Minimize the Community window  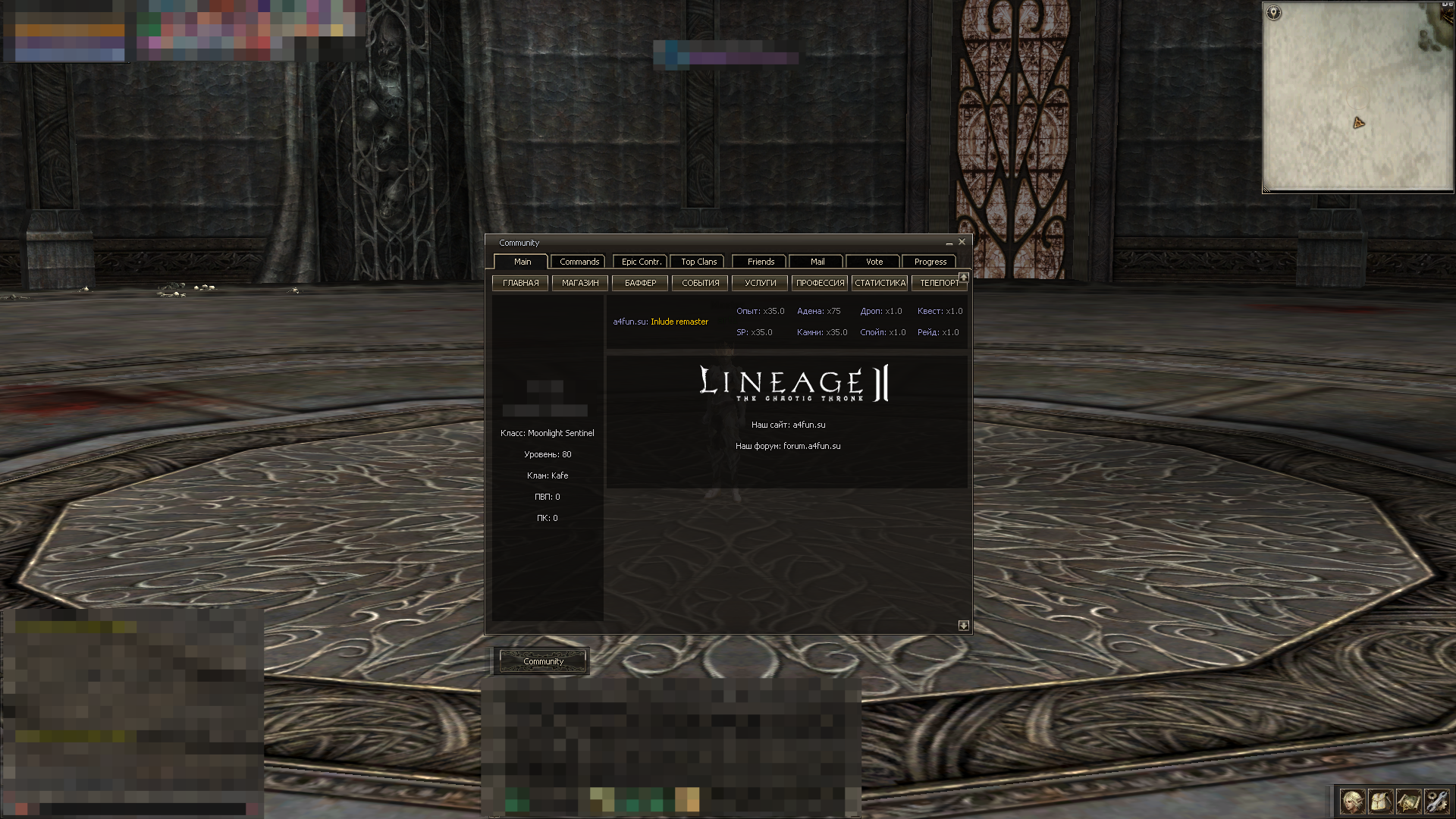click(949, 243)
